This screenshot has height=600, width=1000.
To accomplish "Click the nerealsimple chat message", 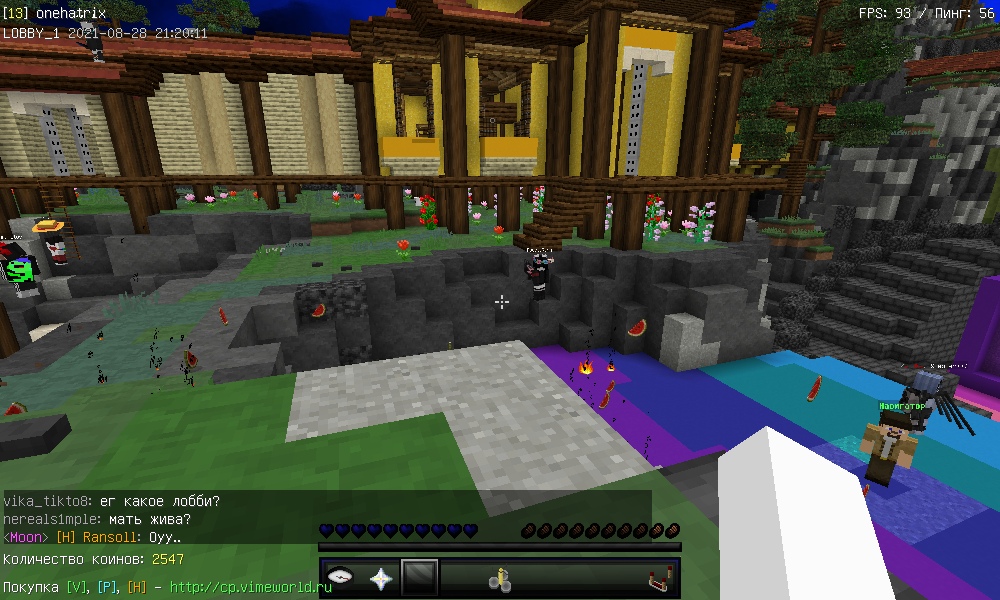I will pyautogui.click(x=97, y=519).
